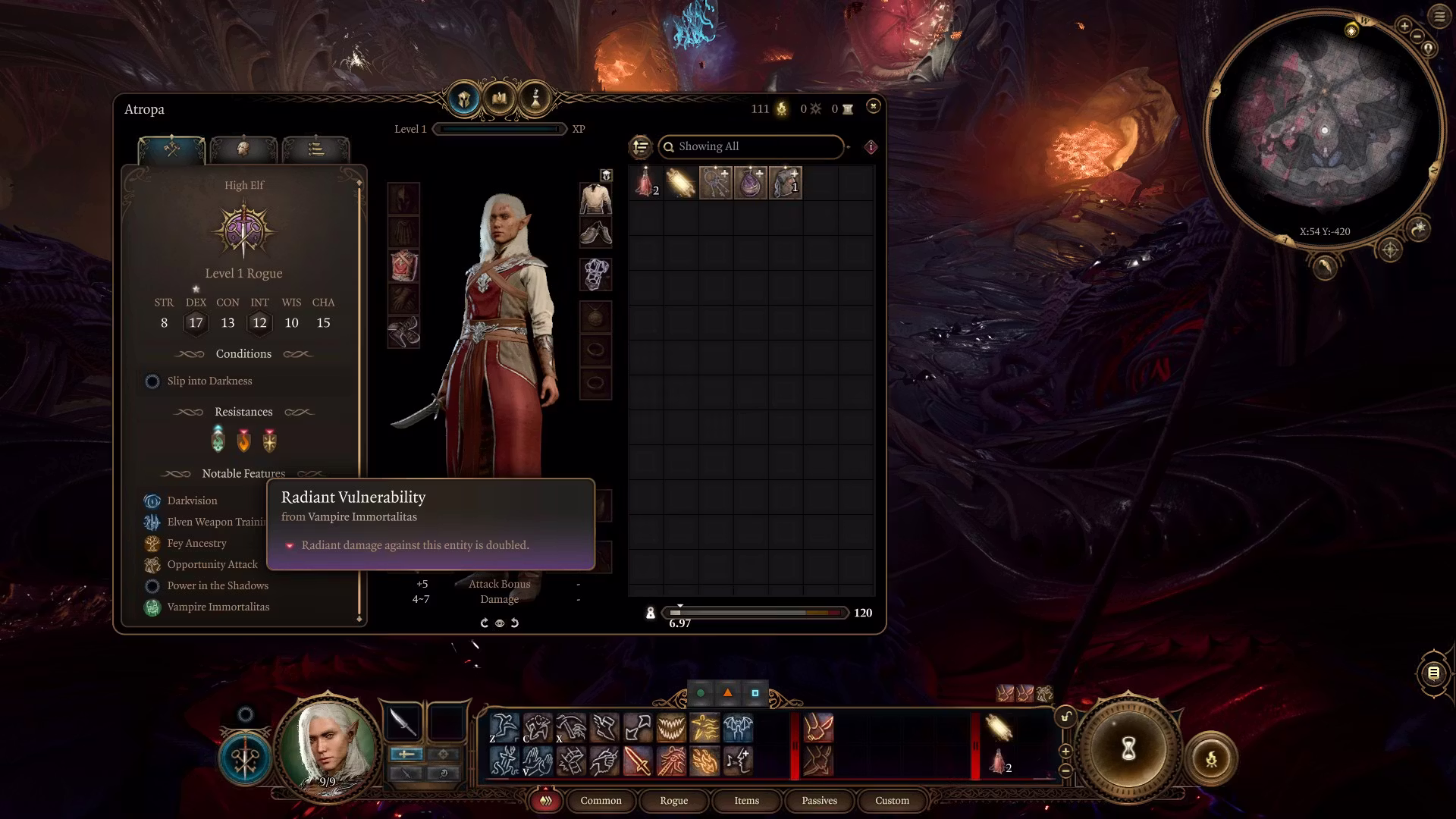Open the main menu button at top-right
This screenshot has height=819, width=1456.
click(x=1439, y=17)
